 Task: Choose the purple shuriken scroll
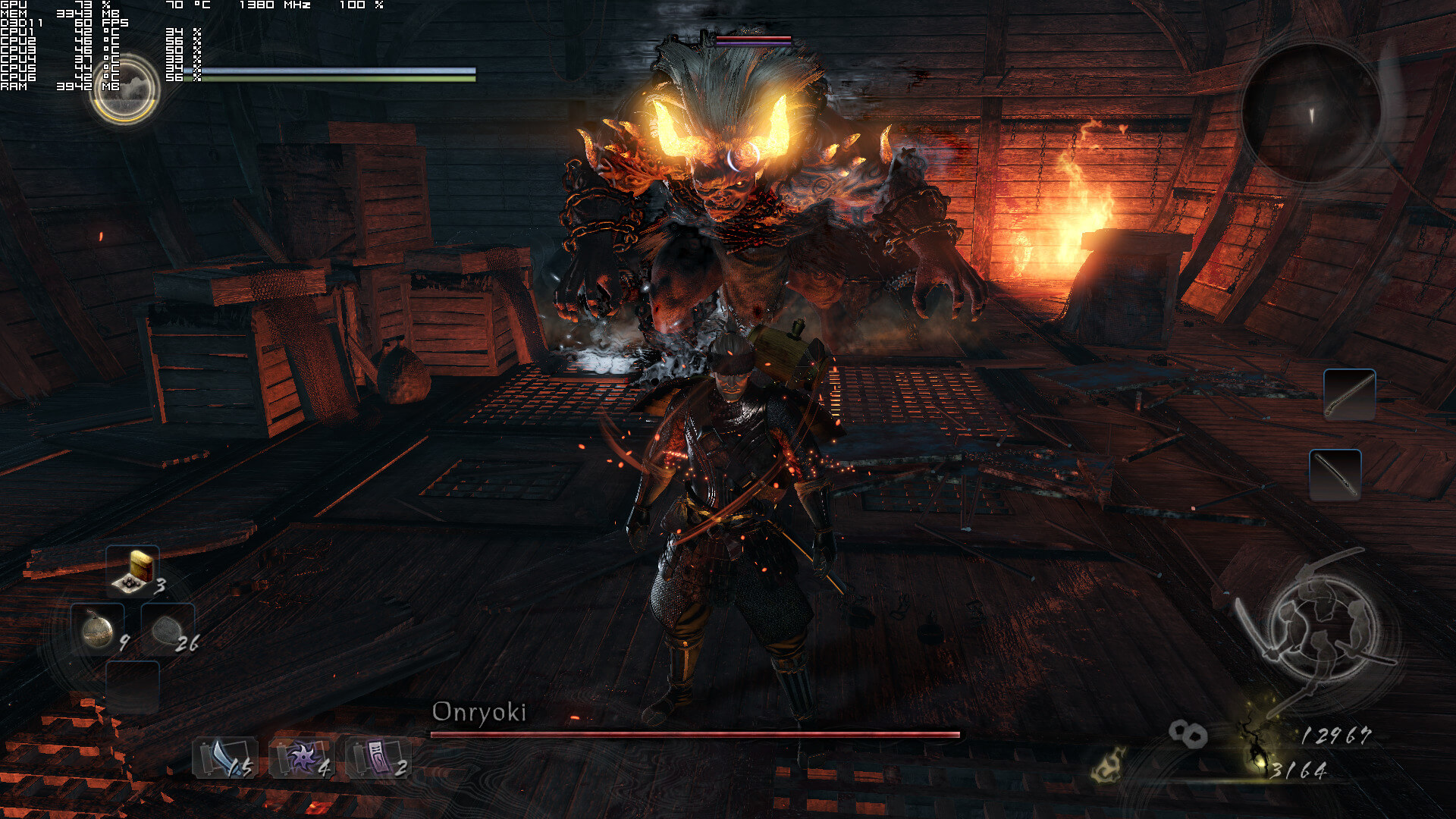(x=301, y=758)
